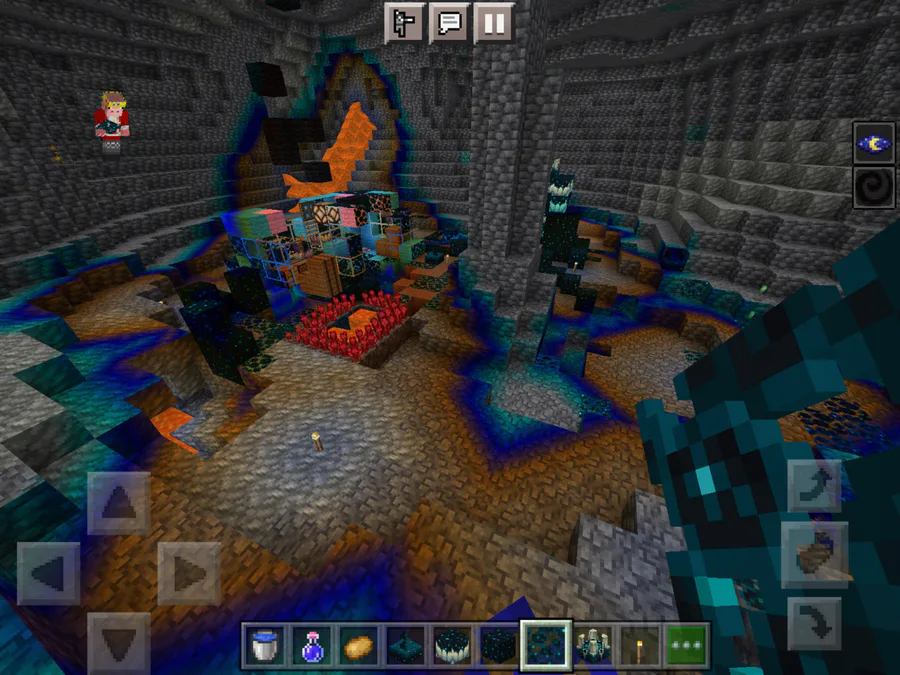
Task: Tap the move backward arrow
Action: click(119, 642)
